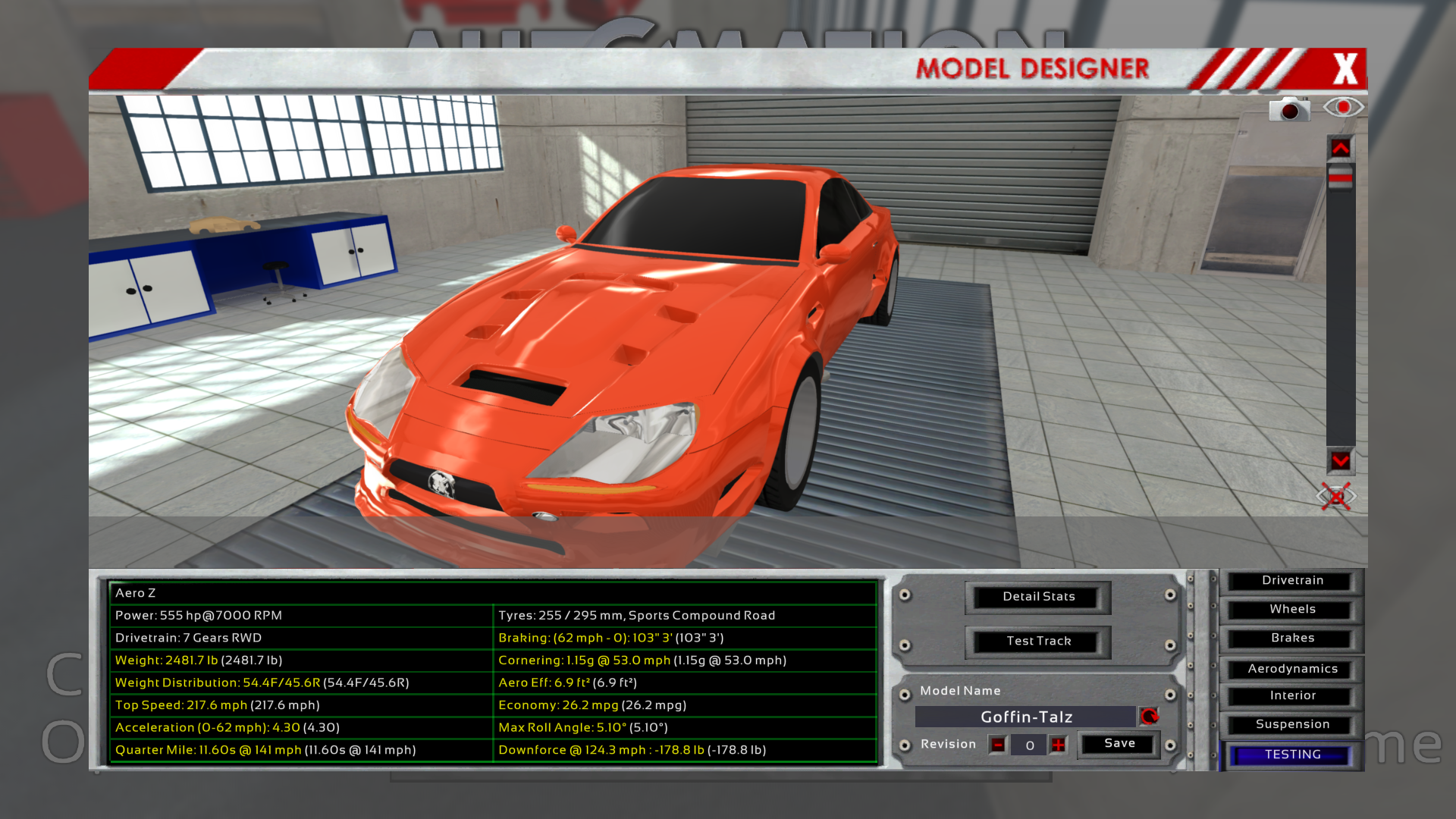The width and height of the screenshot is (1456, 819).
Task: Switch to the Wheels tab
Action: coord(1292,610)
